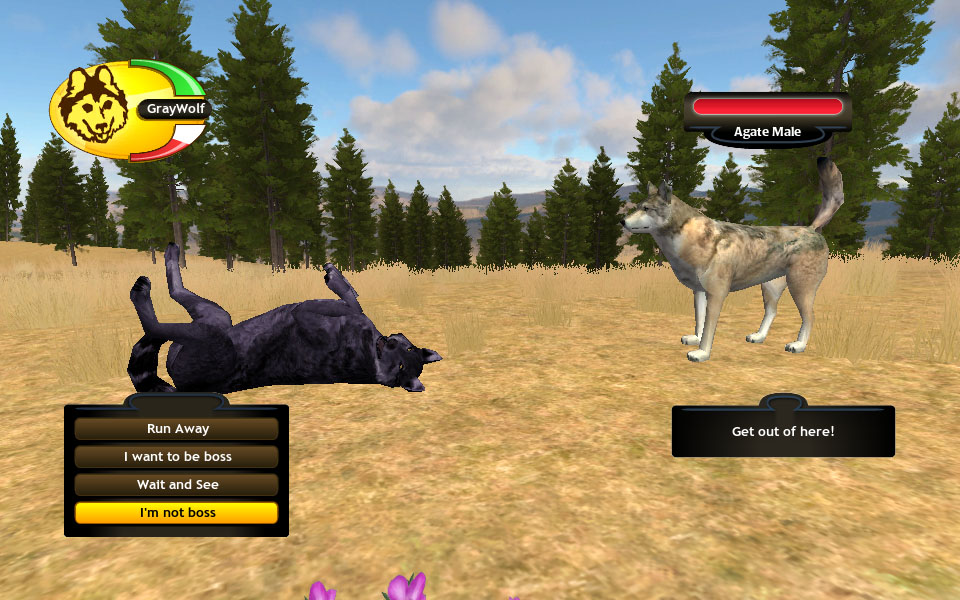This screenshot has height=600, width=960.
Task: Select the "I want to be boss" option
Action: pos(177,457)
